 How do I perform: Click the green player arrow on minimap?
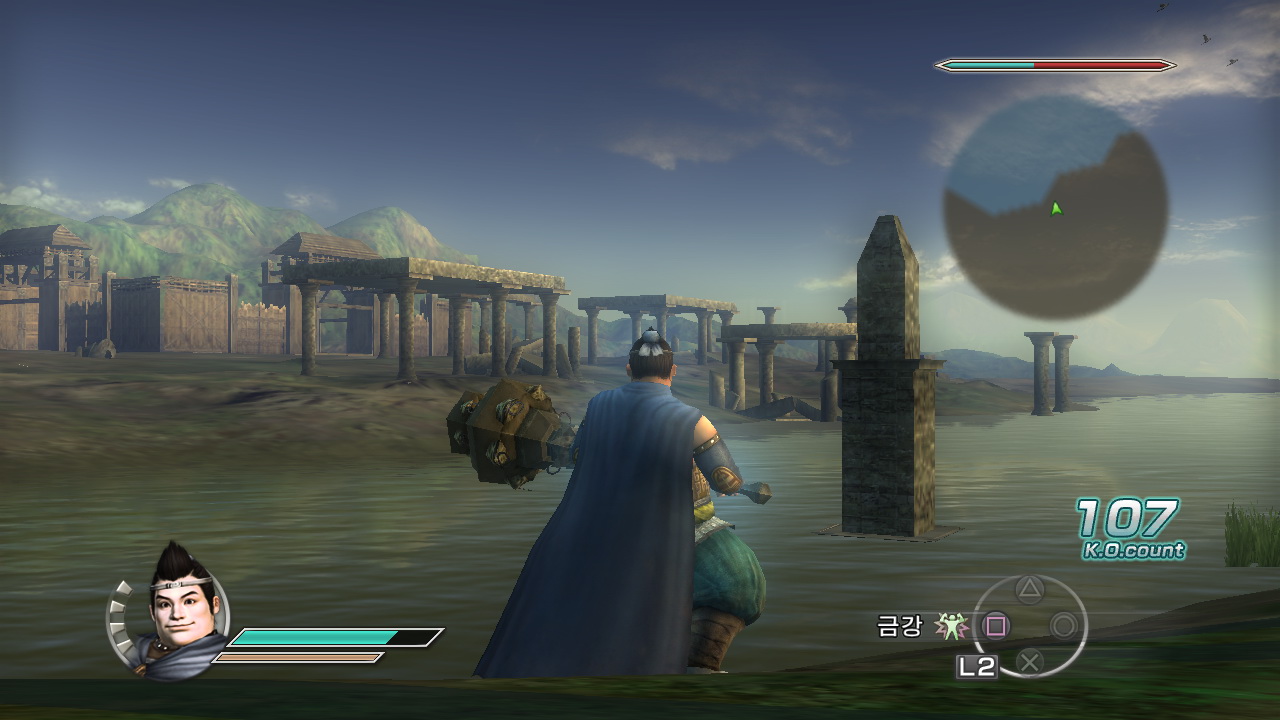pos(1056,208)
